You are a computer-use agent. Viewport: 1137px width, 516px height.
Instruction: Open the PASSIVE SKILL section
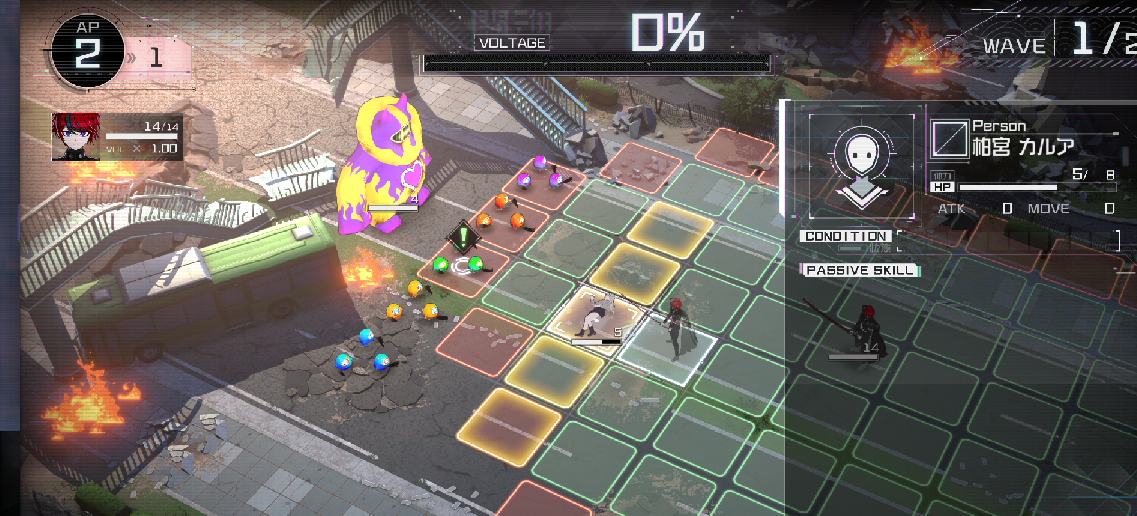[860, 270]
